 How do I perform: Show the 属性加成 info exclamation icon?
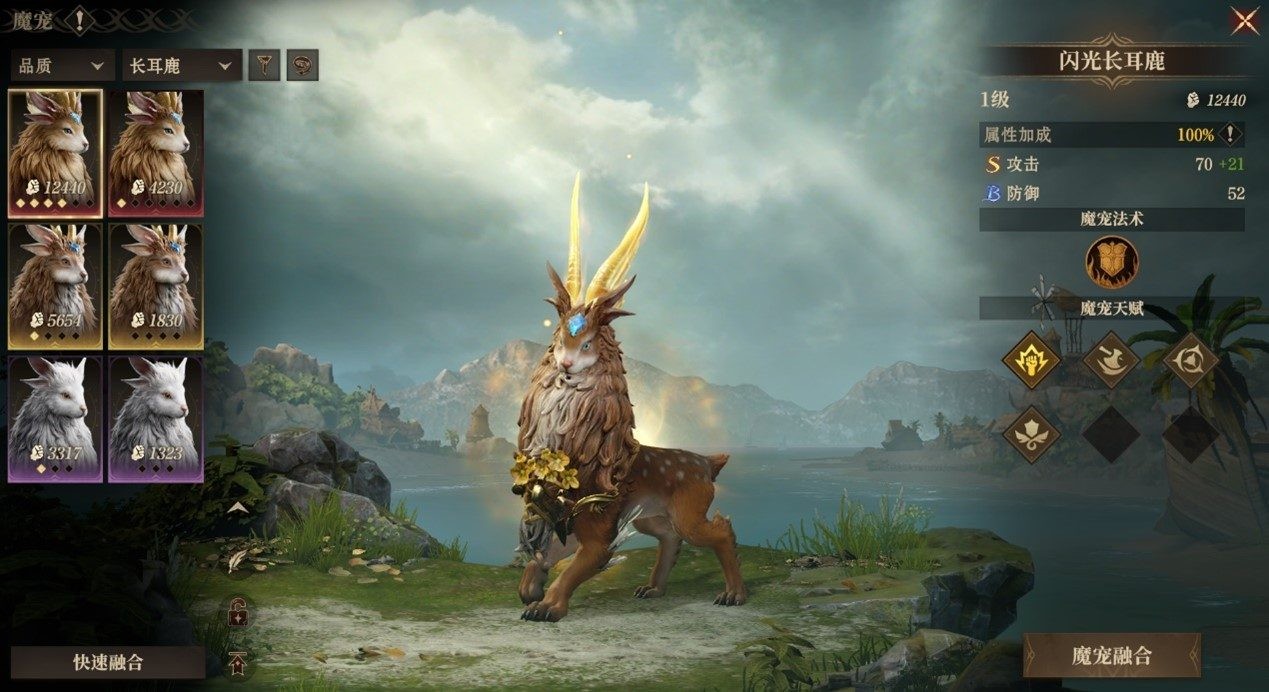(x=1231, y=134)
